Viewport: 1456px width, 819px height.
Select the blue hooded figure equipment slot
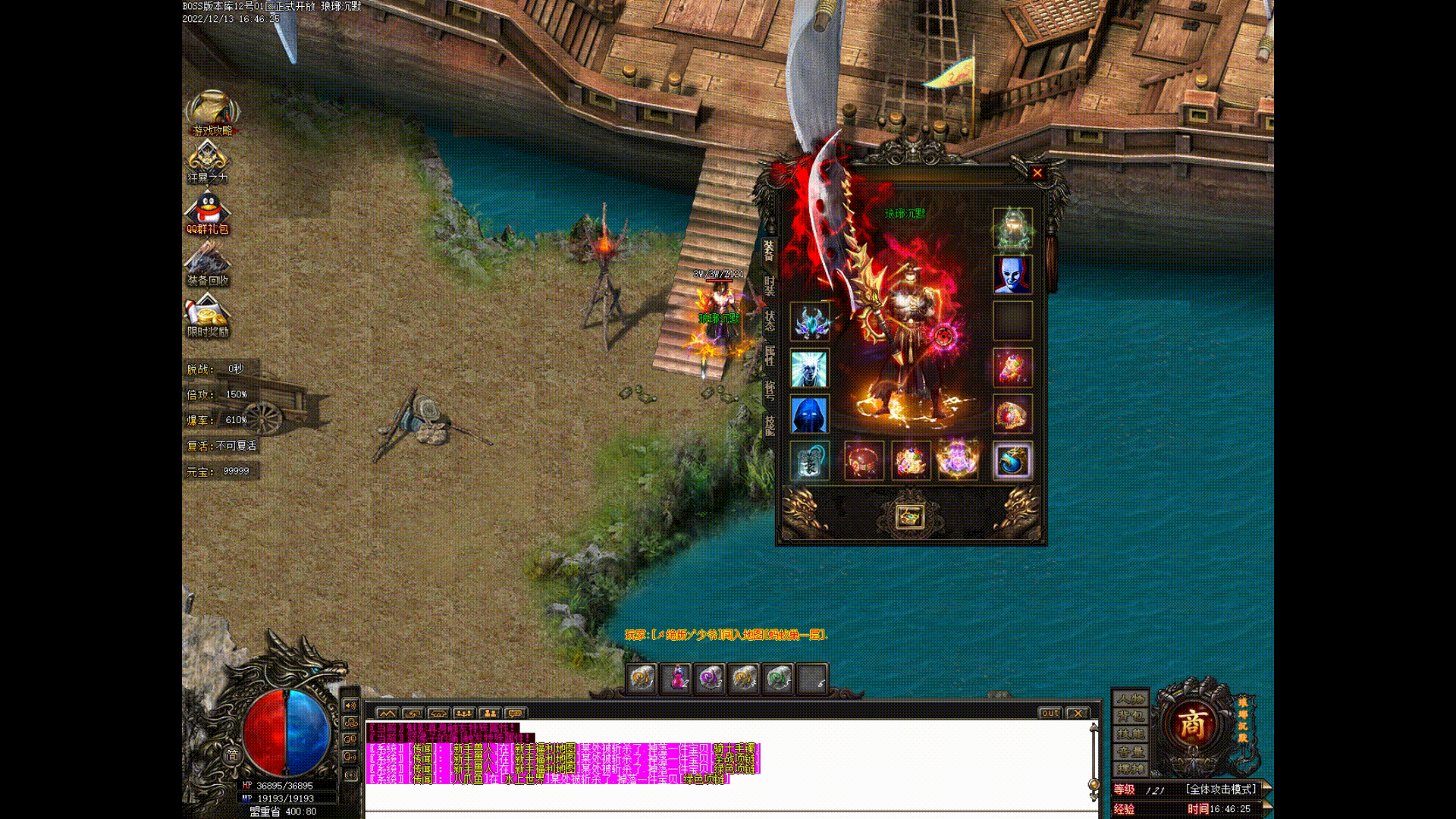pyautogui.click(x=809, y=414)
